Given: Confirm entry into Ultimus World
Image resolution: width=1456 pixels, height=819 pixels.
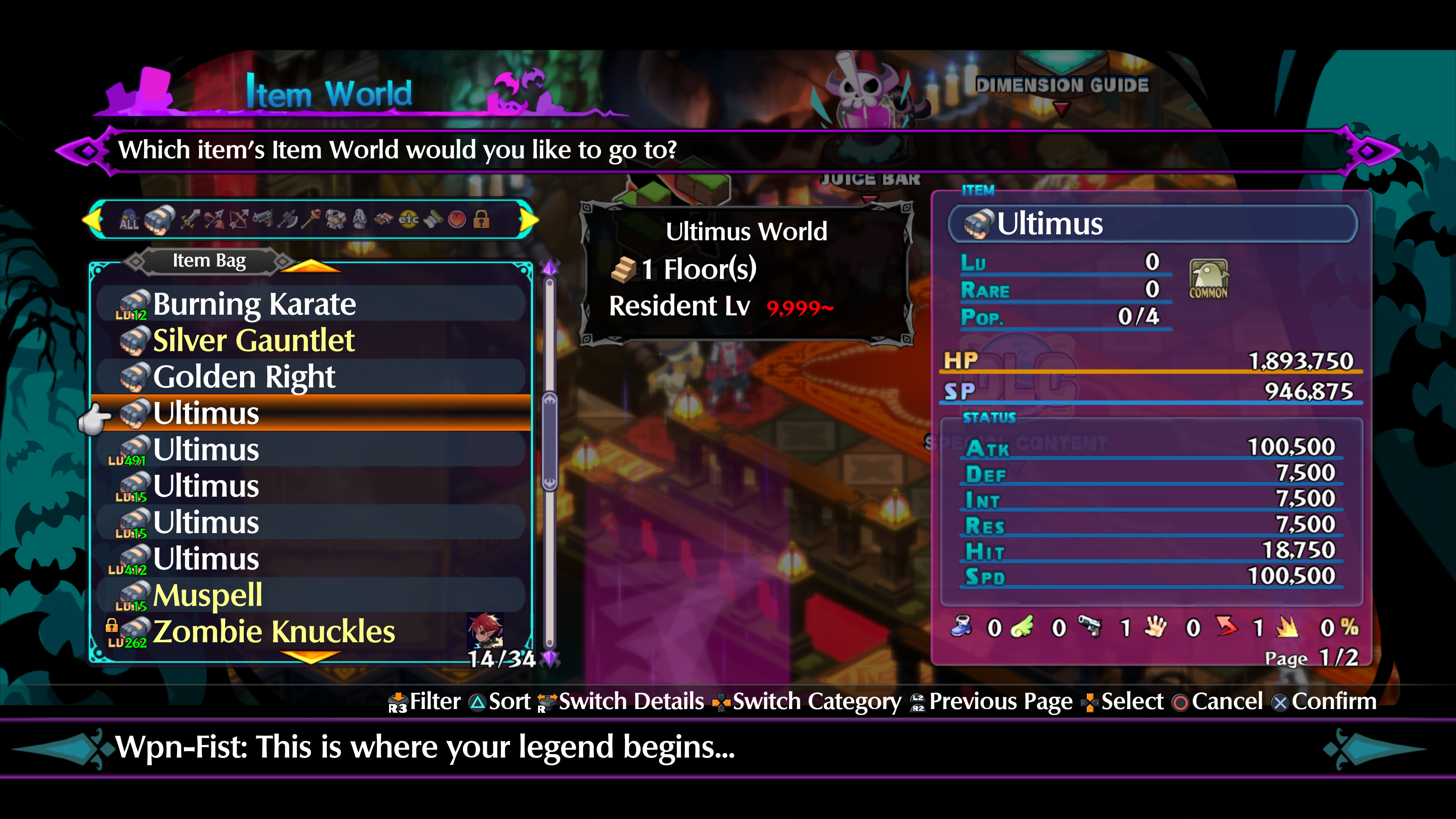Looking at the screenshot, I should tap(1331, 702).
